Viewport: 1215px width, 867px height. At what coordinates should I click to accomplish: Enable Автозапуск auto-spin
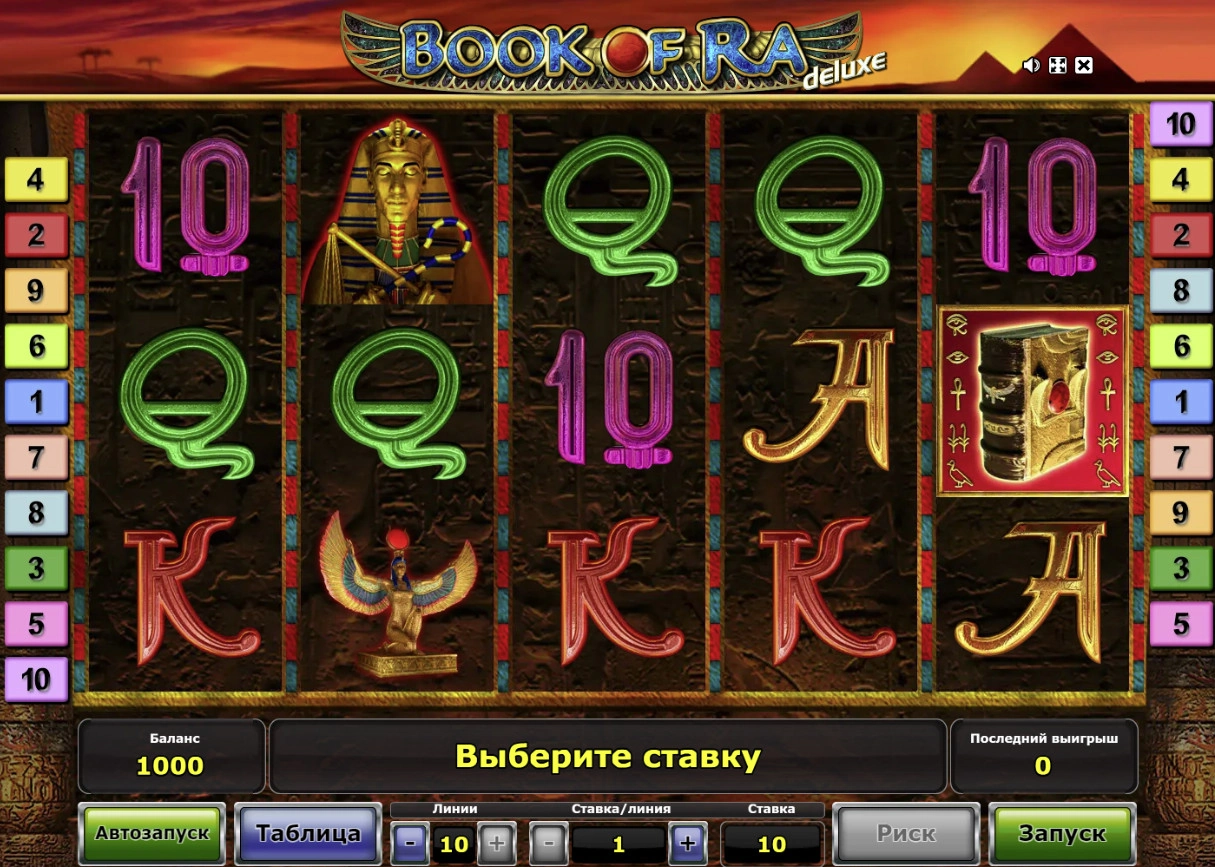click(152, 834)
